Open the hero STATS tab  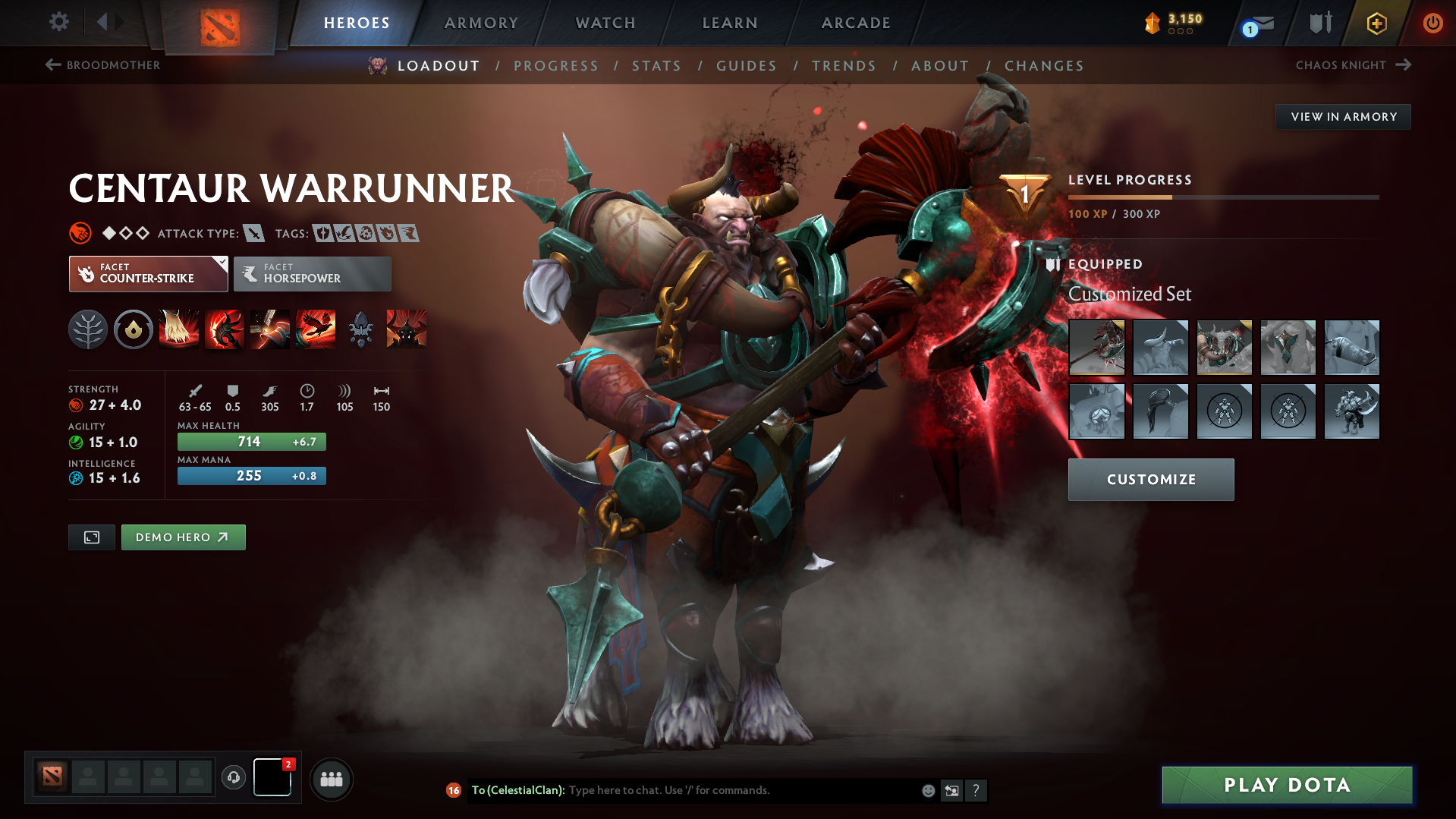[656, 66]
